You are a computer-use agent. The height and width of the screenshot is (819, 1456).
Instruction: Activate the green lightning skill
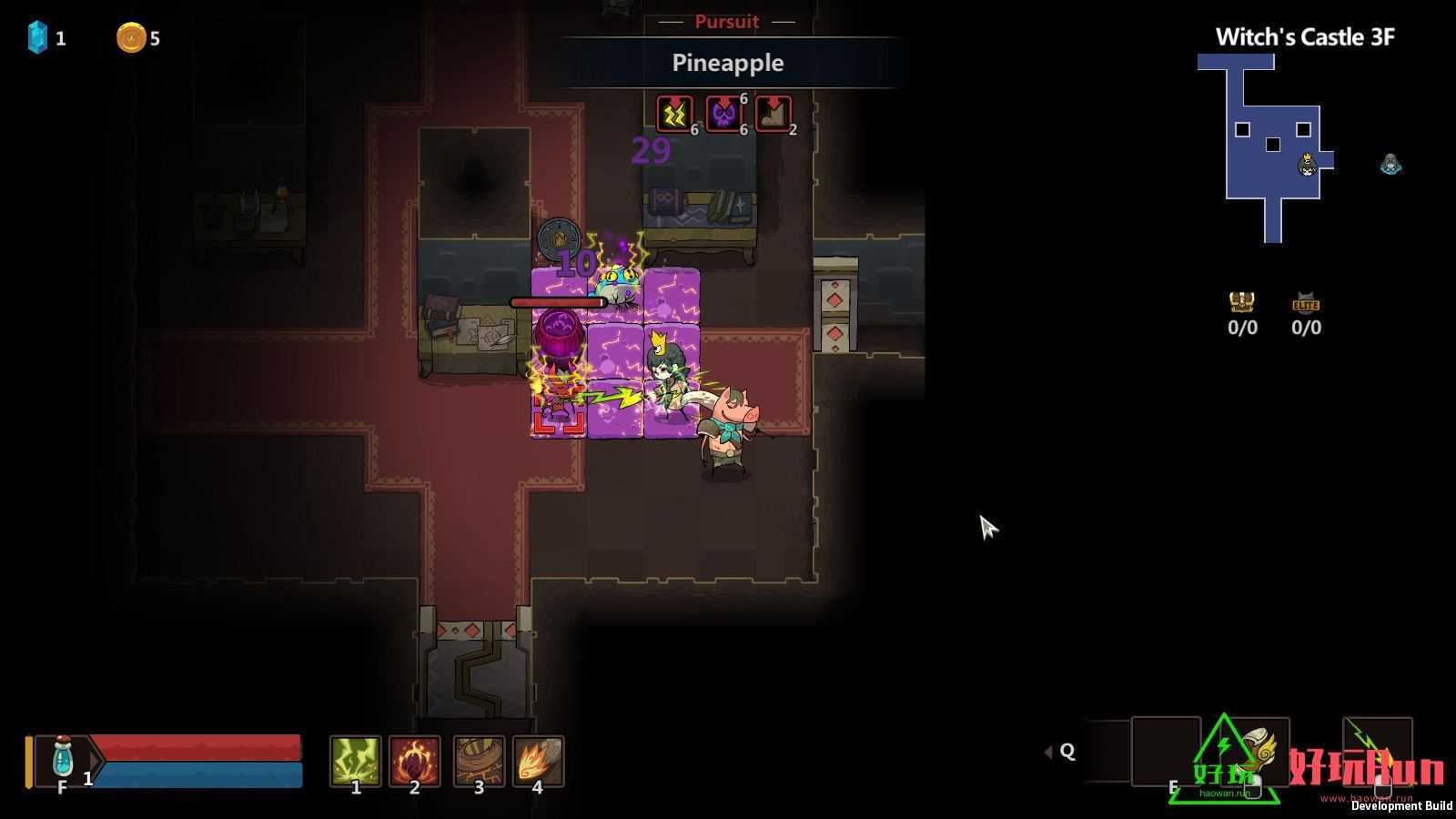tap(355, 760)
